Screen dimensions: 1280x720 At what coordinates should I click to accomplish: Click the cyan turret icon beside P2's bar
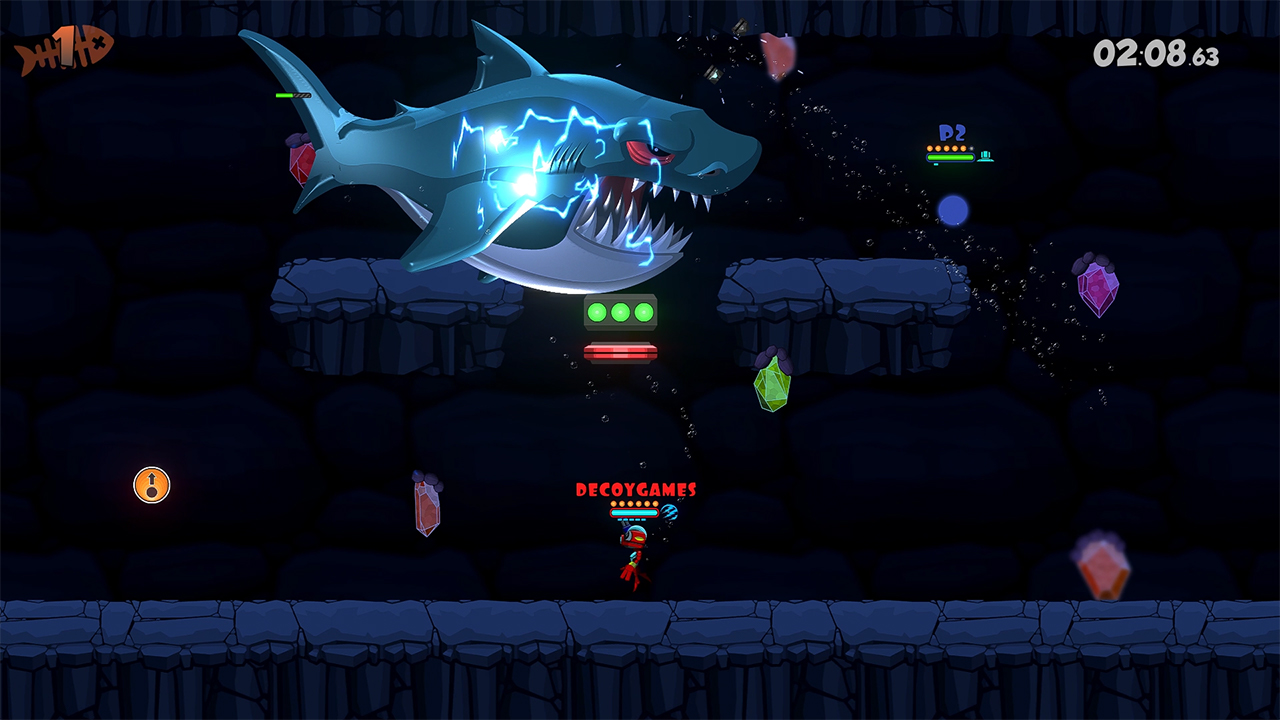coord(986,157)
